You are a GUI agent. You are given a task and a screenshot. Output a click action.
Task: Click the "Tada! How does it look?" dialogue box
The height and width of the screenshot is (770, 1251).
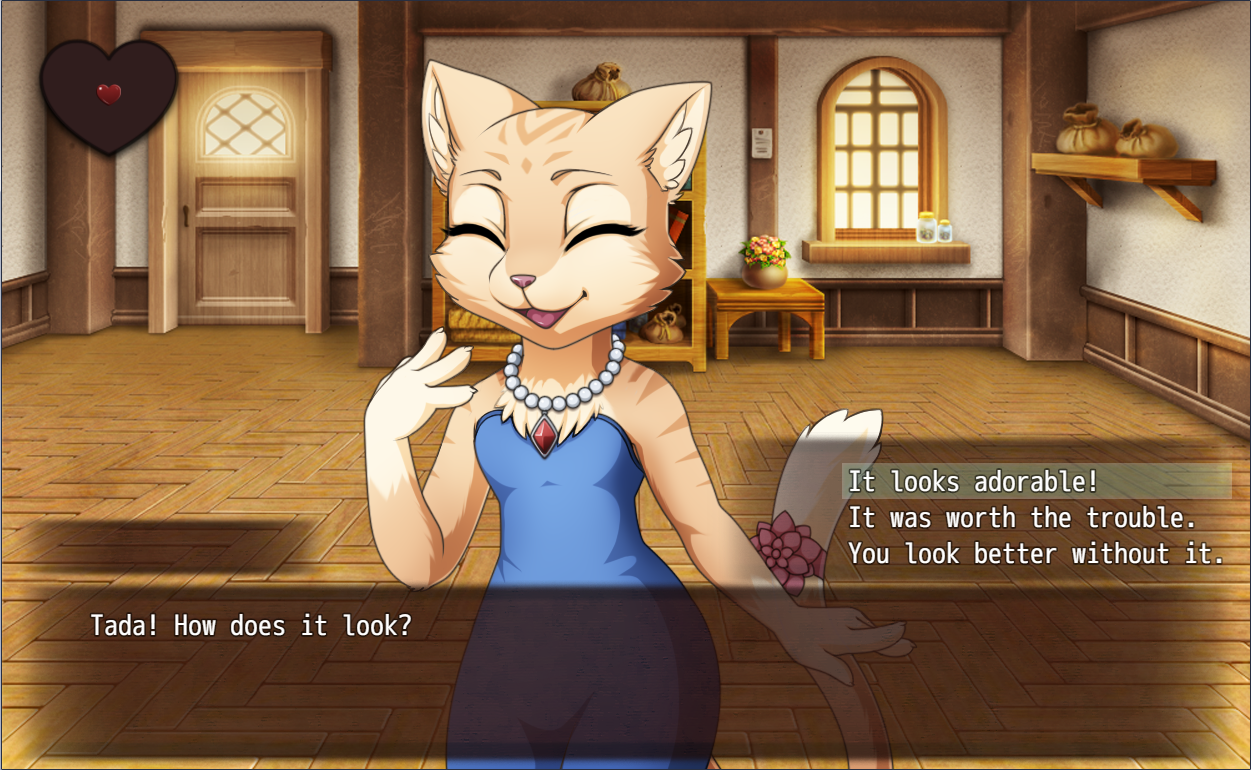tap(250, 627)
